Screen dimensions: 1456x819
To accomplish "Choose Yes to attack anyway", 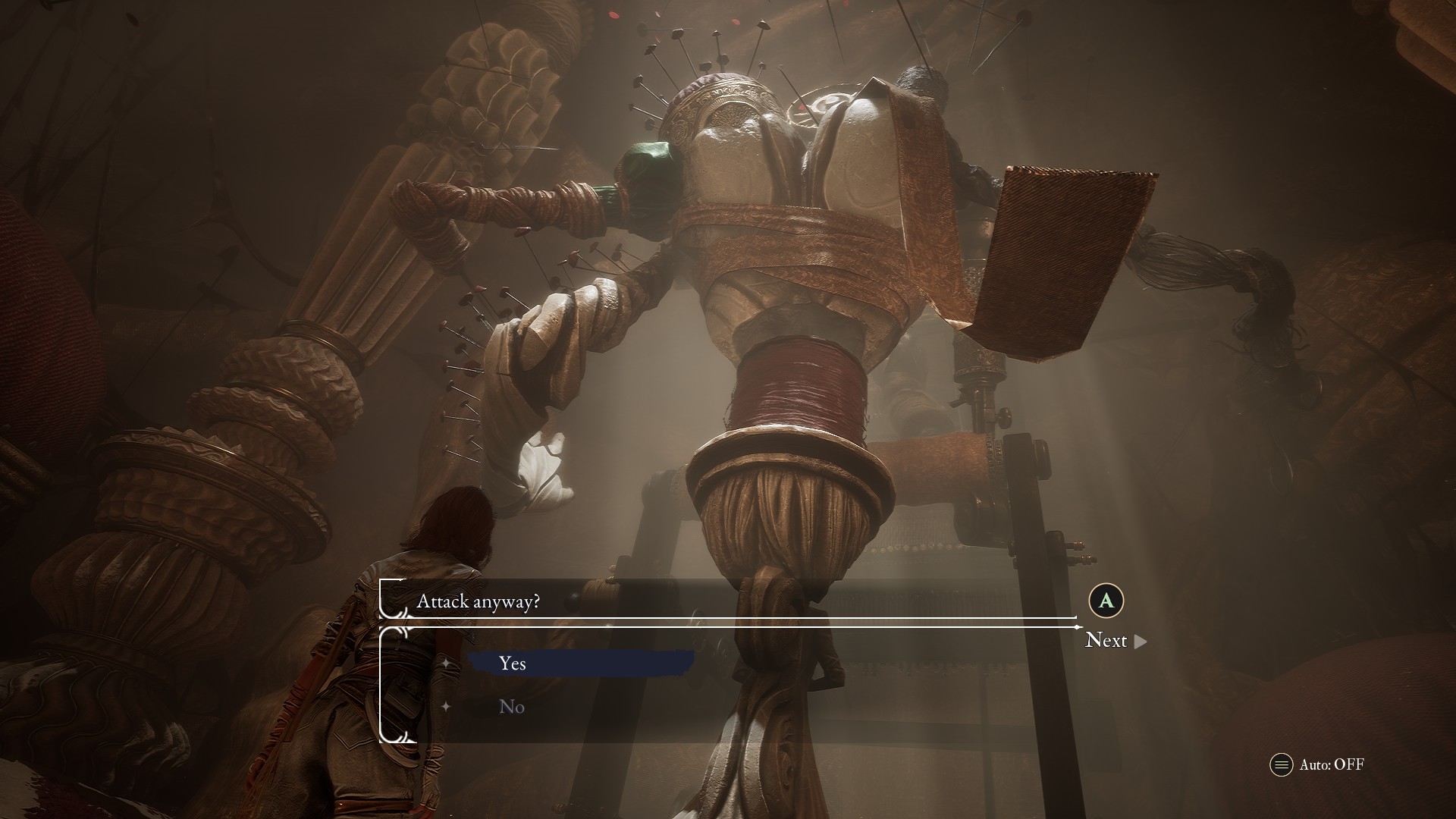I will [x=513, y=664].
